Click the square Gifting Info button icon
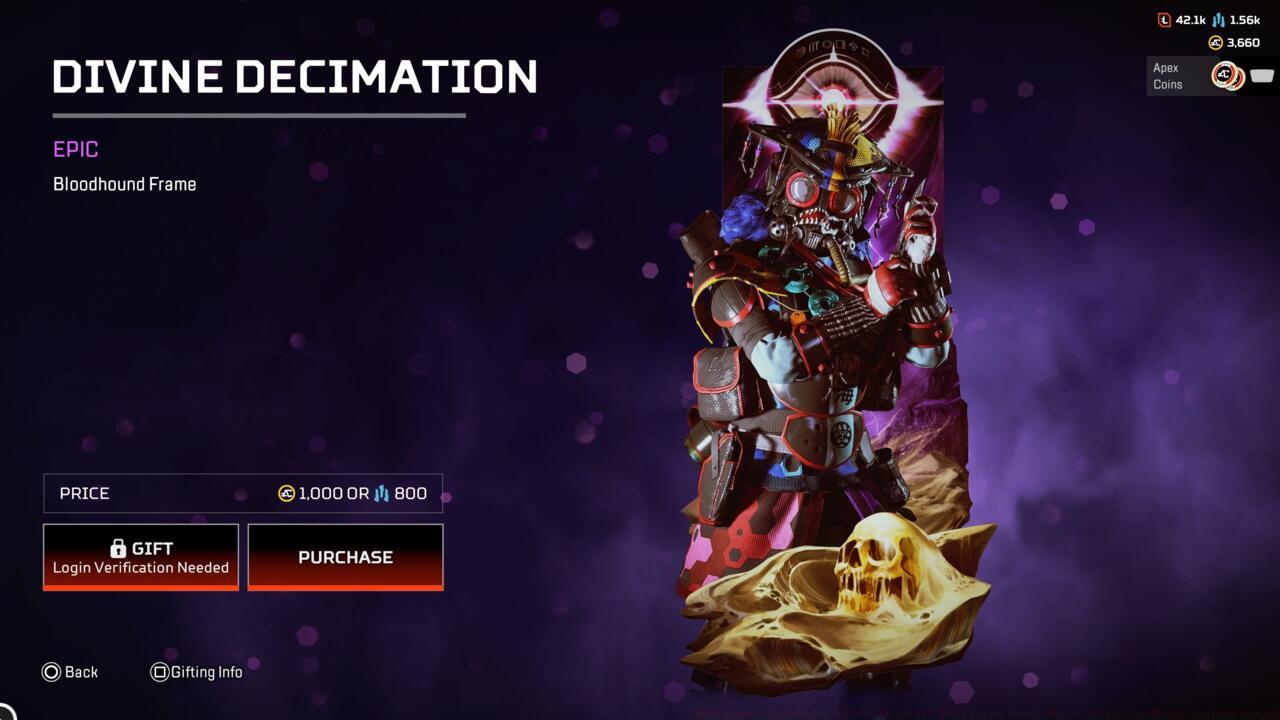The width and height of the screenshot is (1280, 720). click(x=159, y=672)
